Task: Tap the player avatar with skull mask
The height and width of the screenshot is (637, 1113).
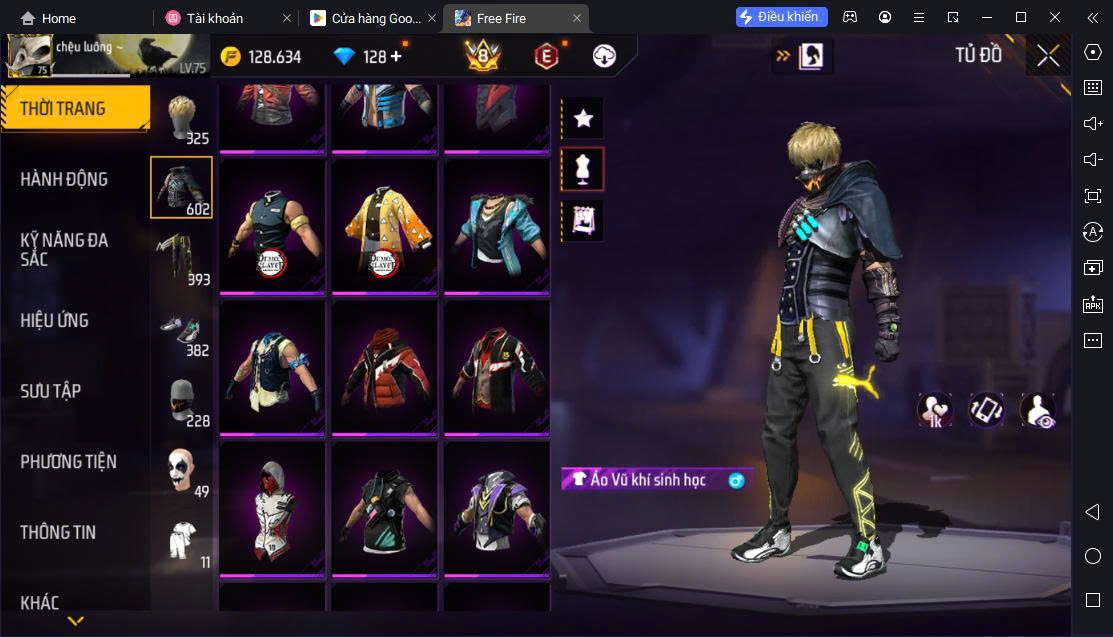Action: click(x=28, y=56)
